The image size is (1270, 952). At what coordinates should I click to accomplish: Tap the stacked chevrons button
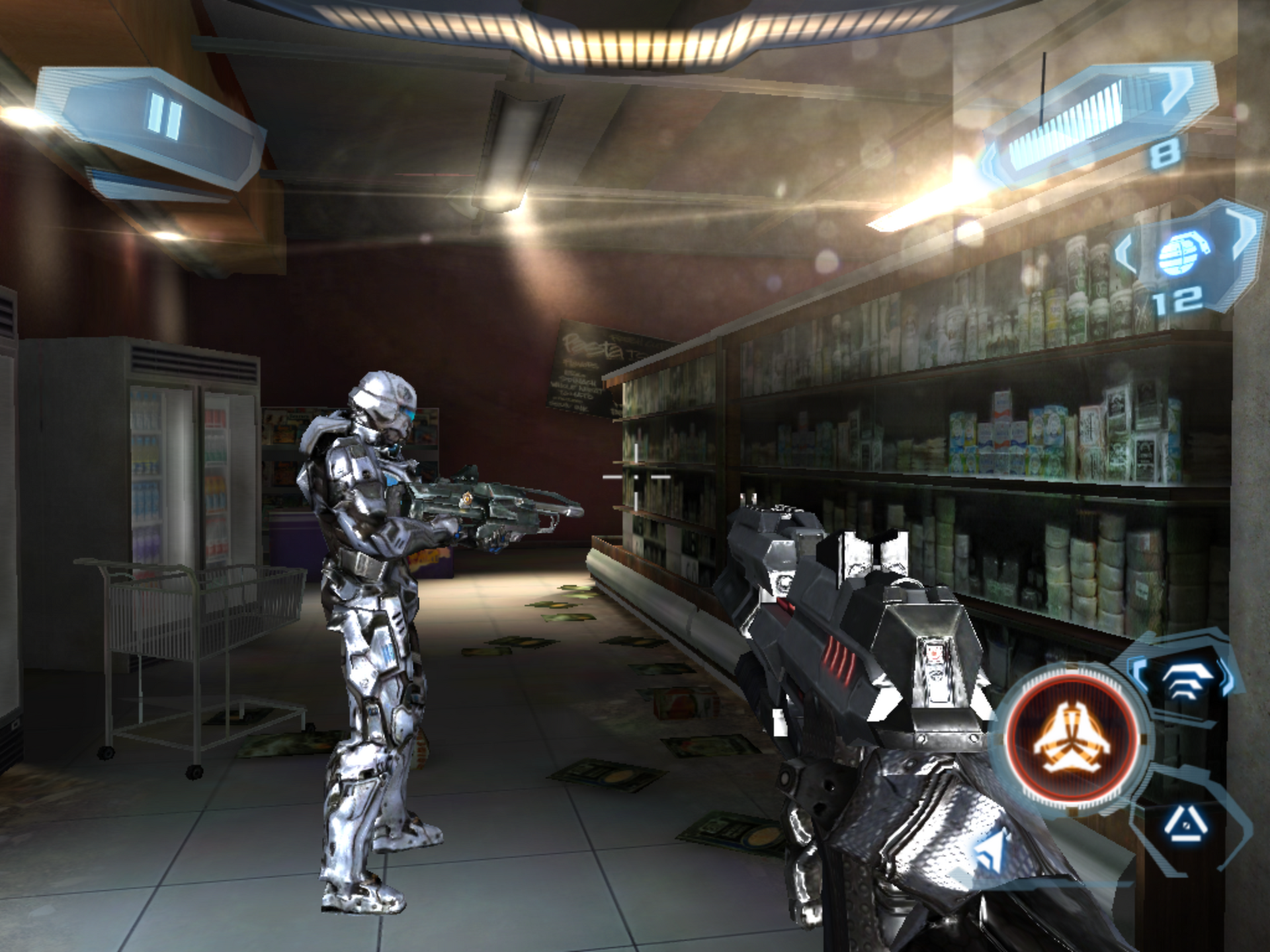[x=1183, y=681]
